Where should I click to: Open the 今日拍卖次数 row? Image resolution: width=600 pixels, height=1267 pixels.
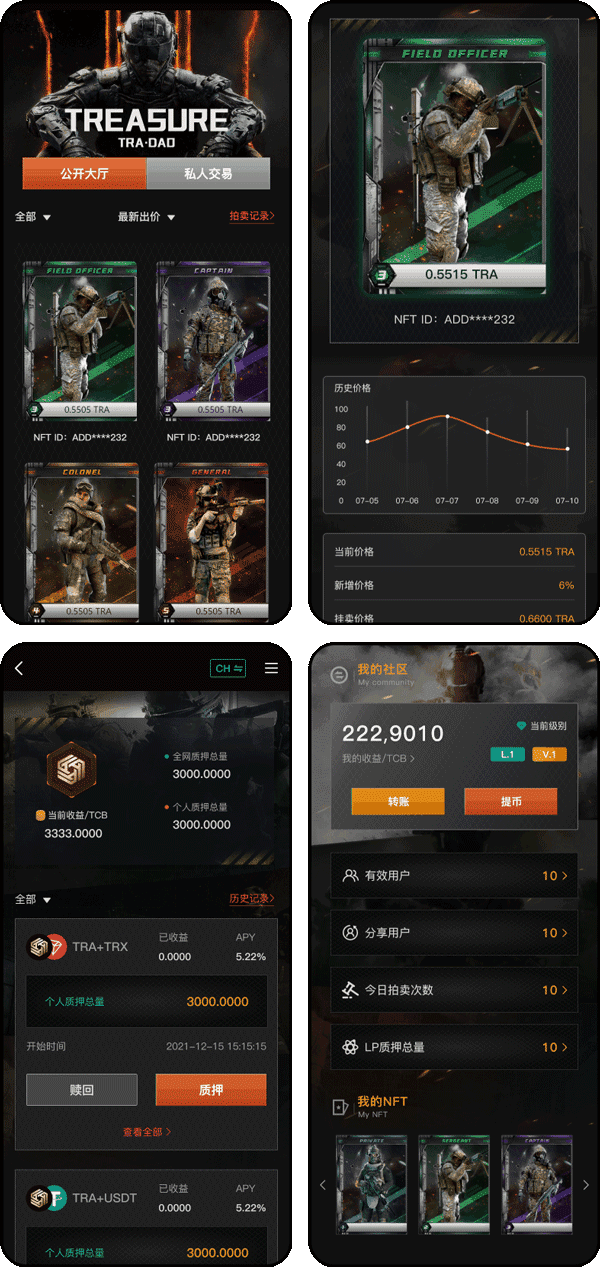[454, 990]
